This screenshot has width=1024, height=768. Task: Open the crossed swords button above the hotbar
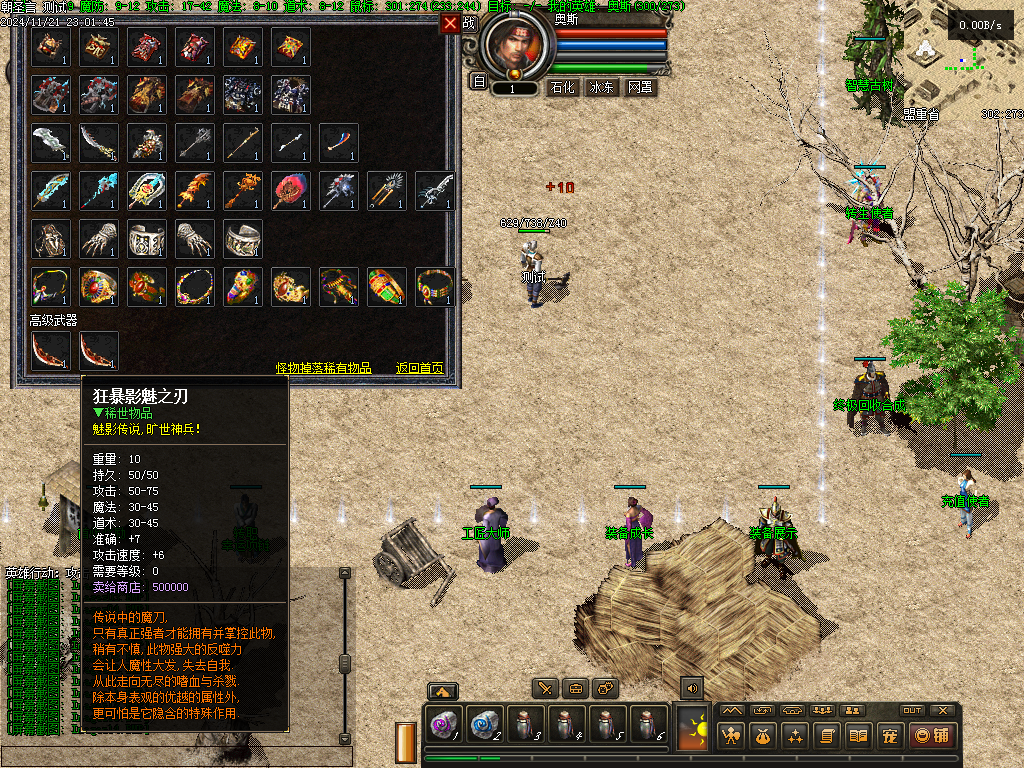click(x=544, y=688)
